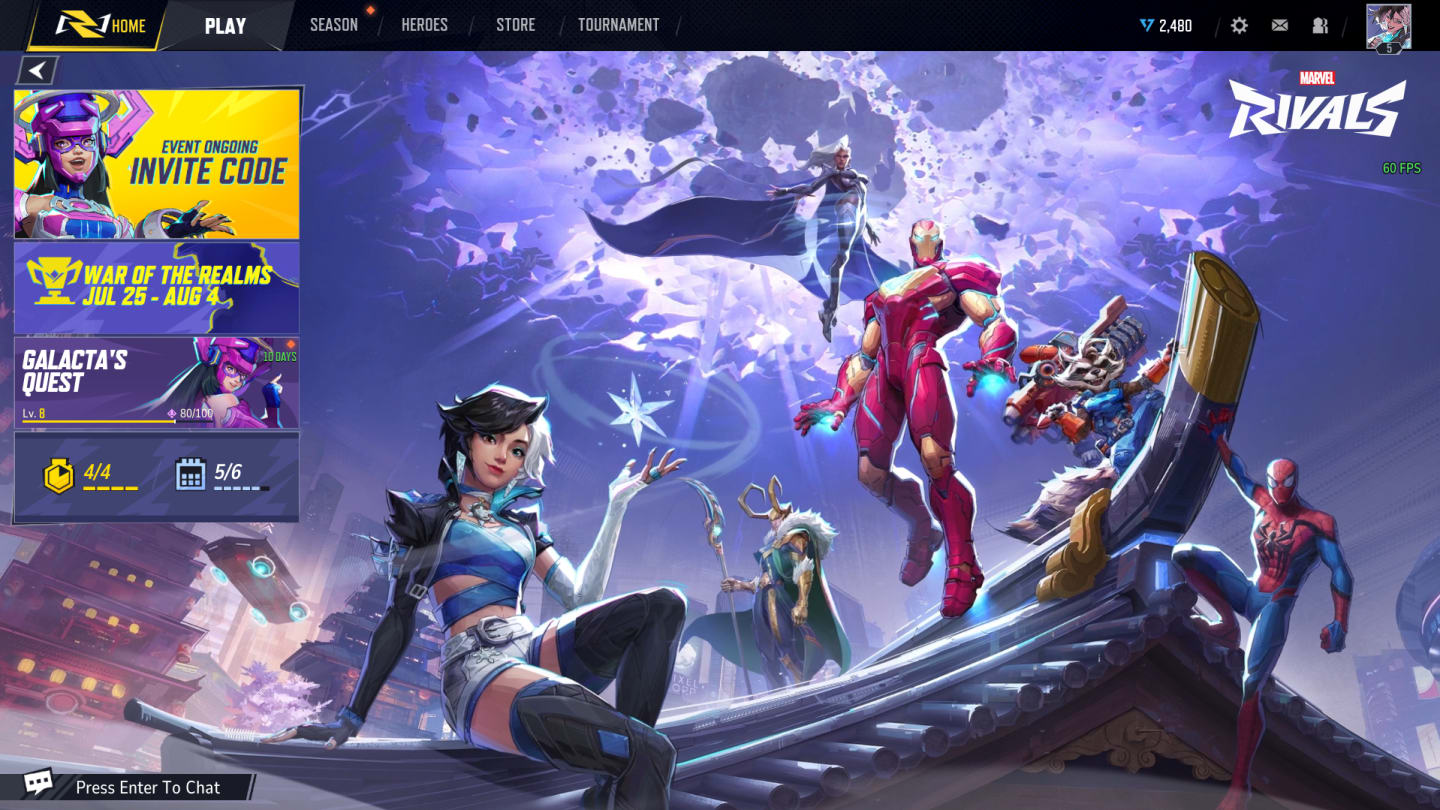1440x810 pixels.
Task: Open the friends list icon
Action: point(1320,25)
